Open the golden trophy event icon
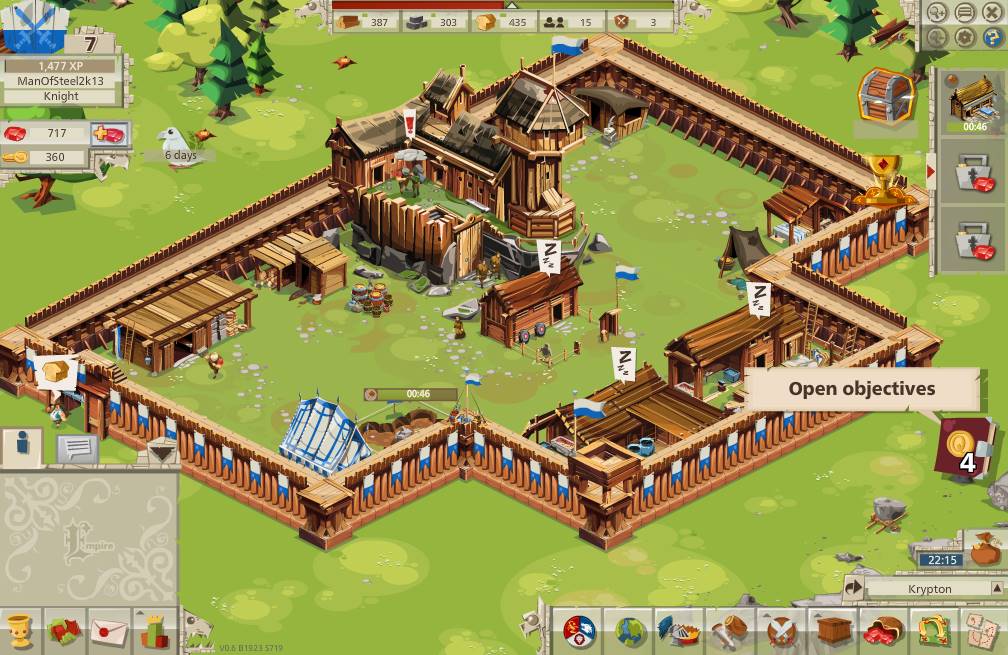 (883, 178)
